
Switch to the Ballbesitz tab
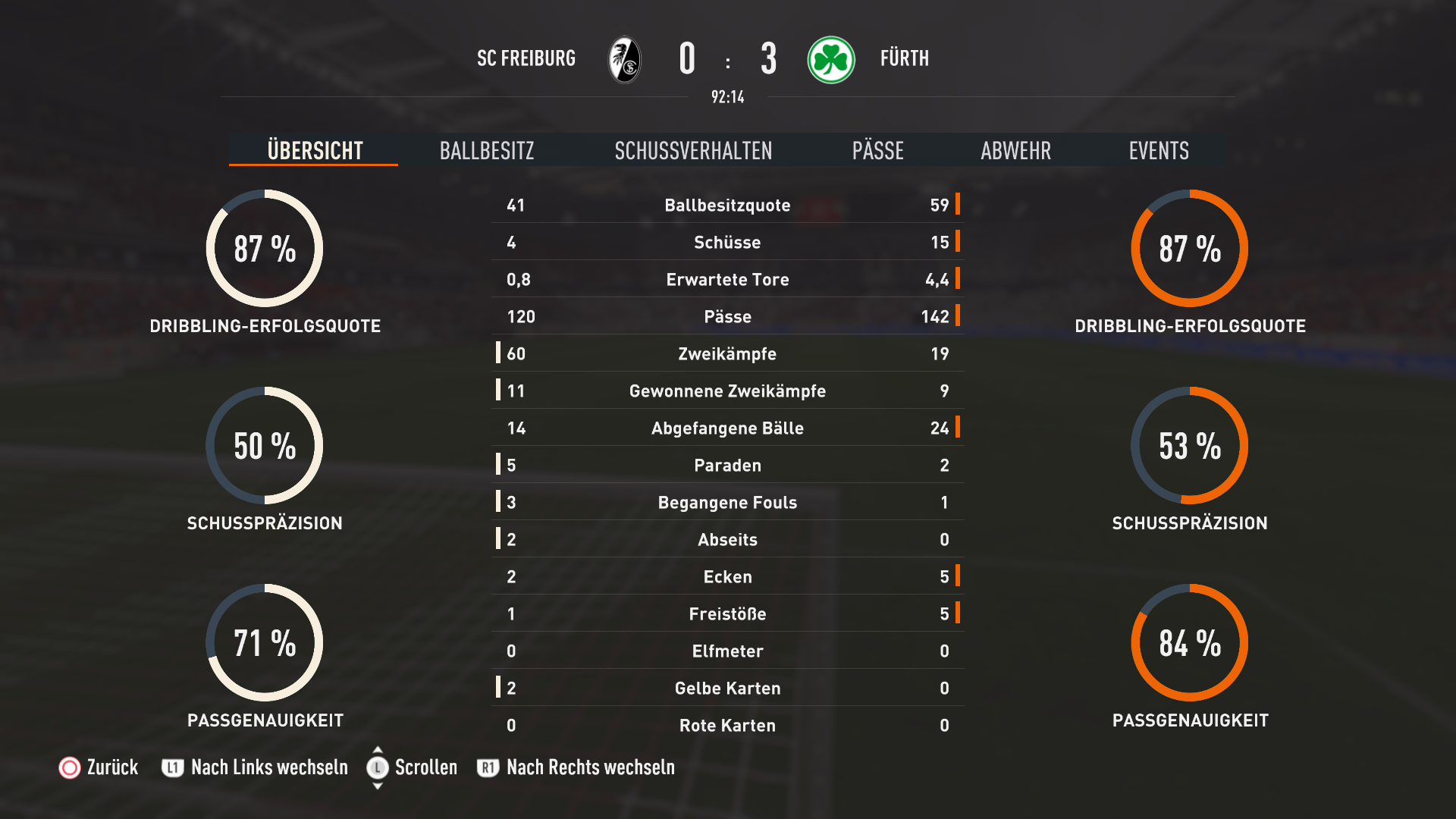[x=487, y=150]
